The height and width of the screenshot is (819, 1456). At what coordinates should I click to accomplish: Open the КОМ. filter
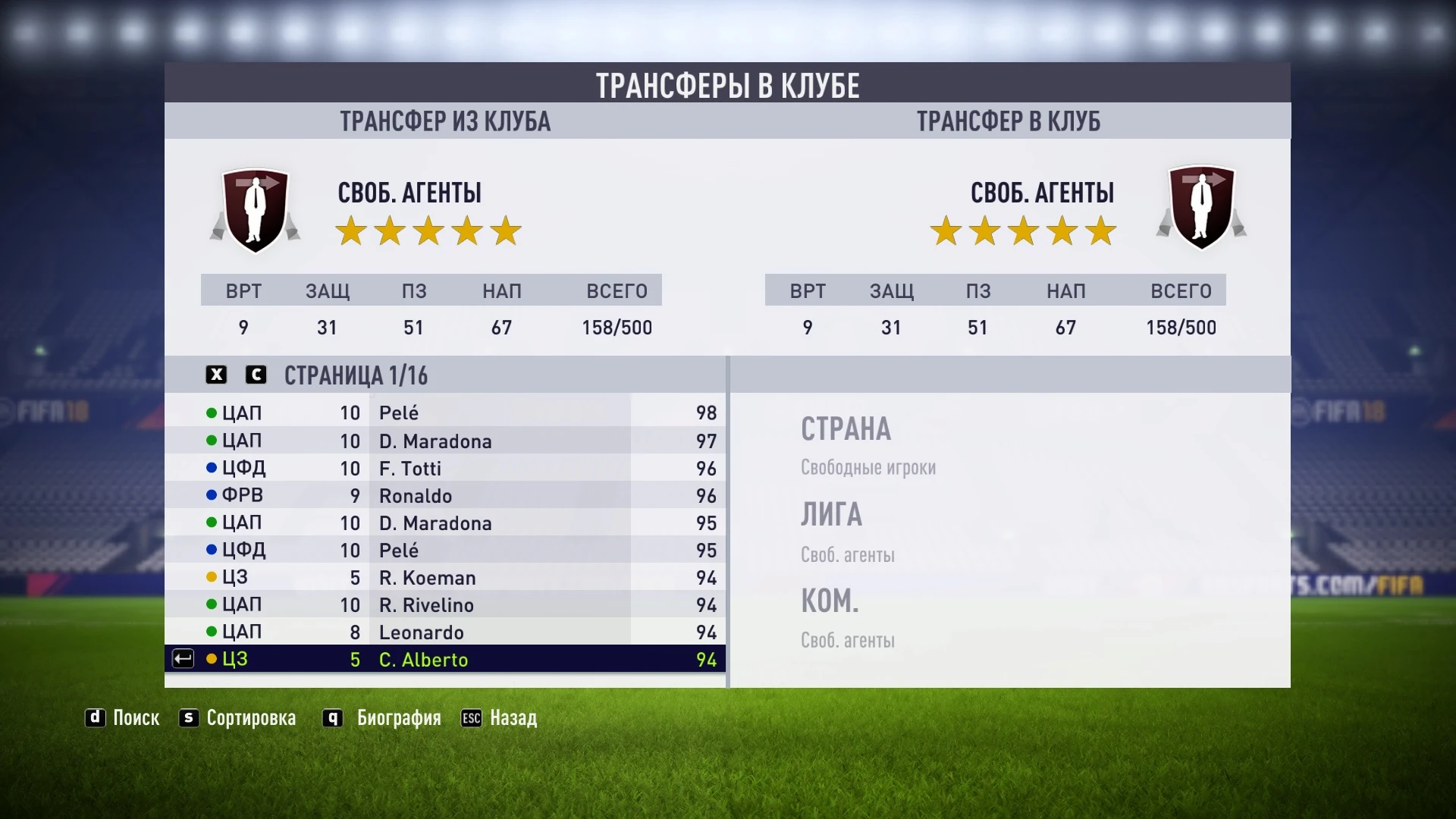[x=830, y=602]
